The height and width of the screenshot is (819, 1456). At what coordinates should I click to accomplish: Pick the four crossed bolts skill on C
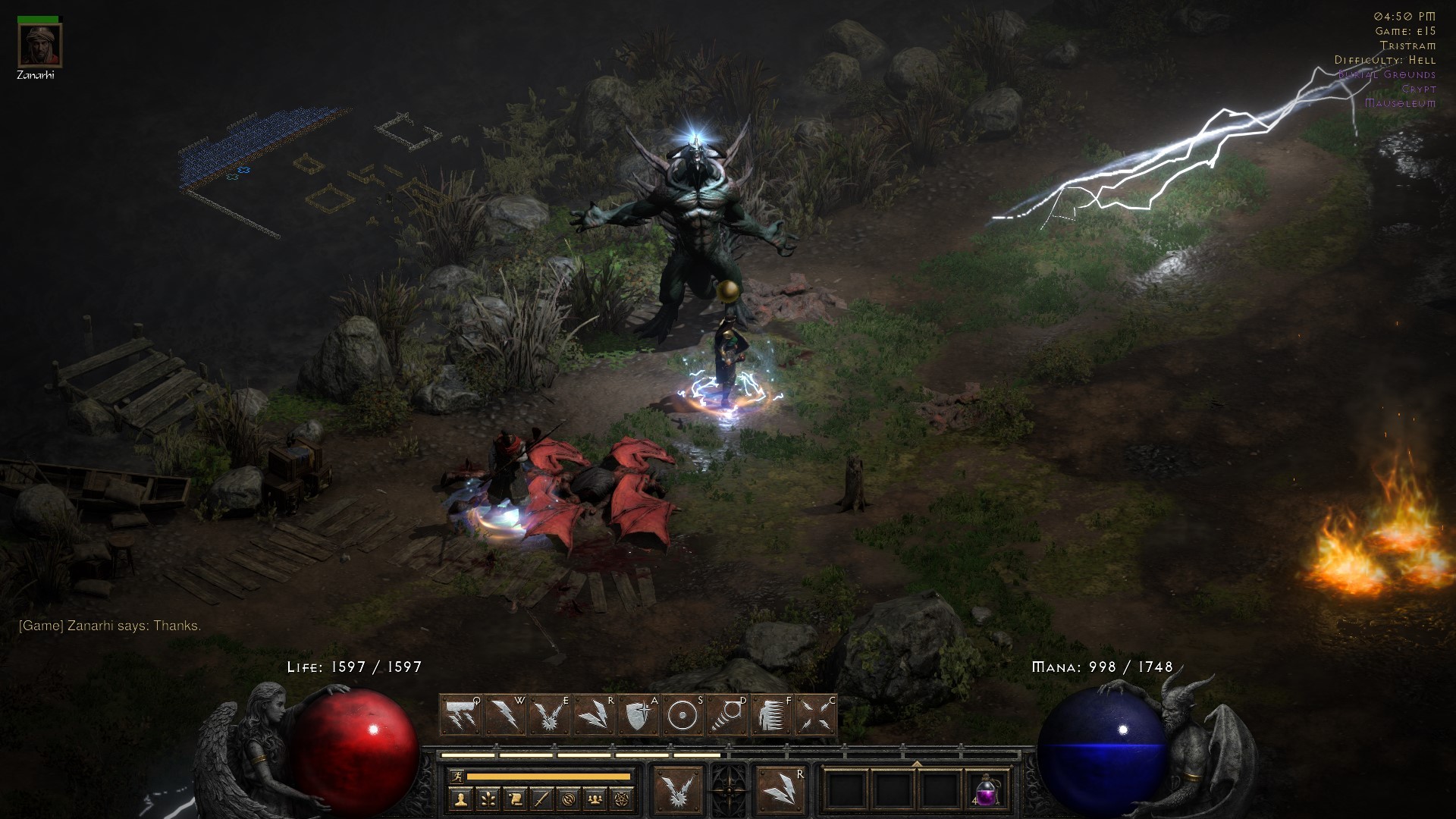[816, 715]
